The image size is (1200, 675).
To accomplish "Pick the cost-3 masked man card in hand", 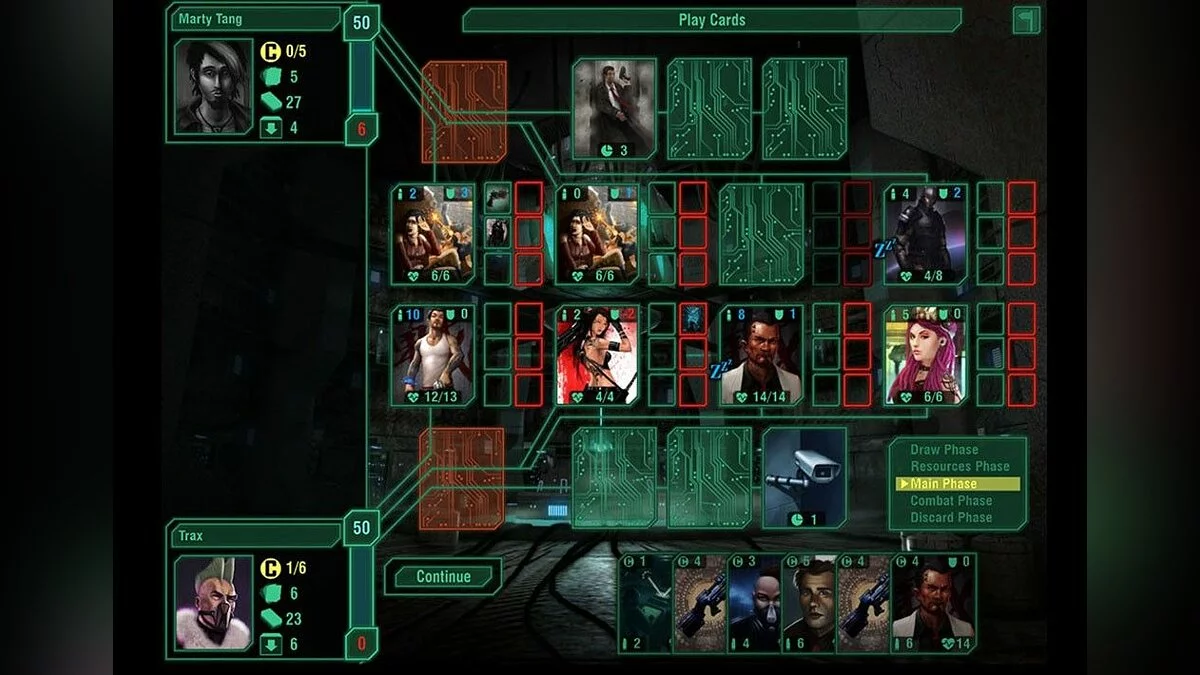I will pos(754,604).
